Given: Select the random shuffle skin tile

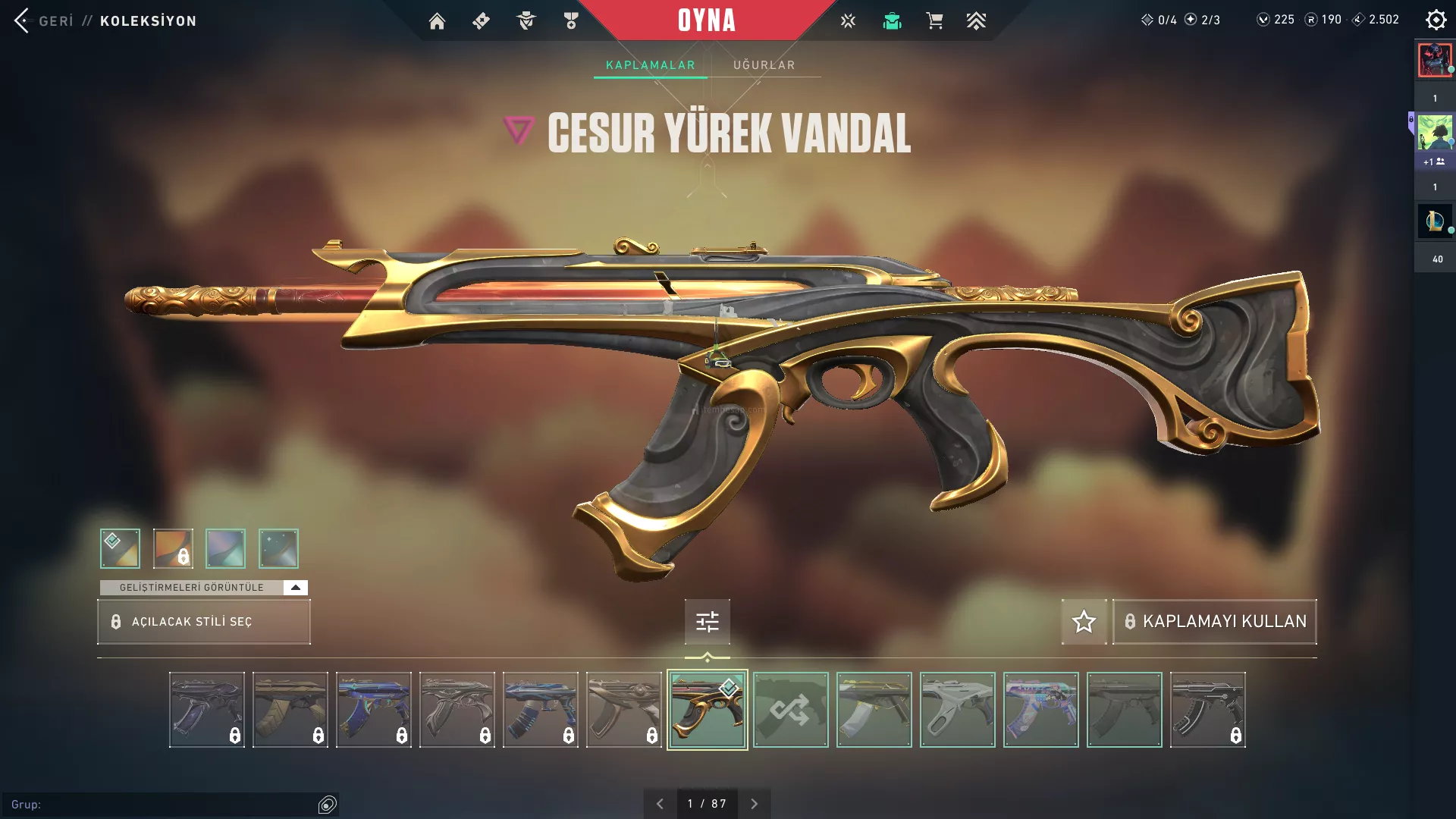Looking at the screenshot, I should [x=790, y=710].
